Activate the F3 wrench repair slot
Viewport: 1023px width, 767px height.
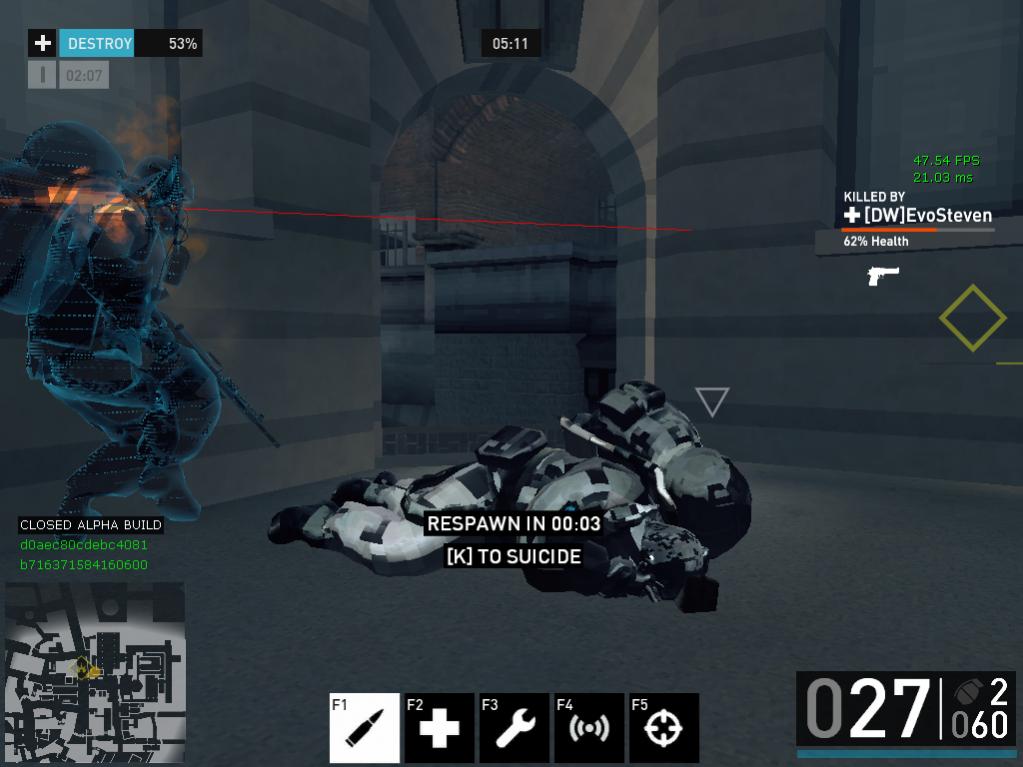coord(514,728)
